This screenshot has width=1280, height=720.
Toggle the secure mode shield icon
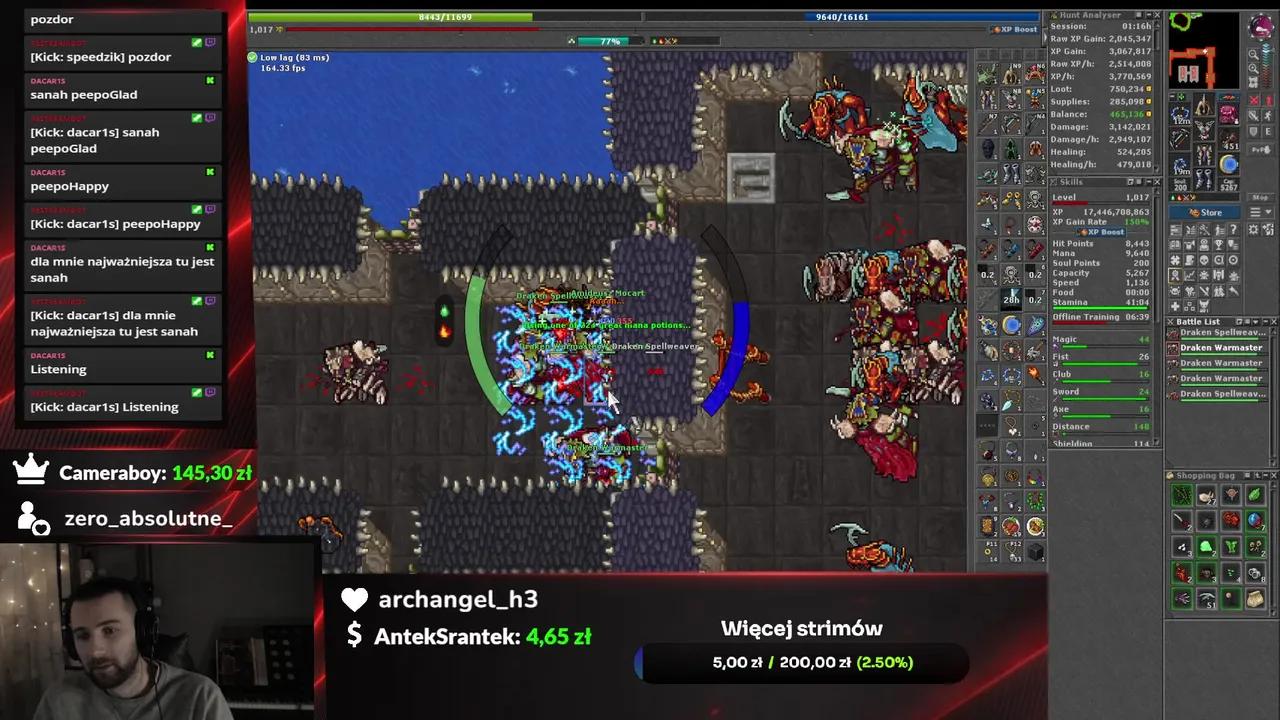pyautogui.click(x=1252, y=129)
